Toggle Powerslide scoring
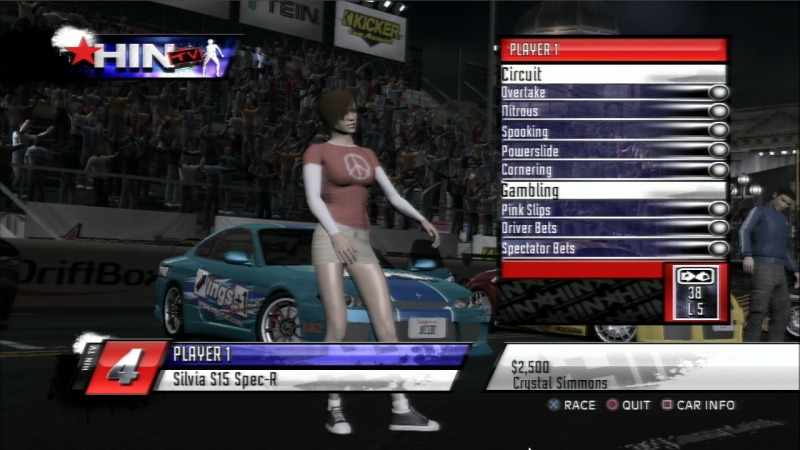 click(x=718, y=151)
